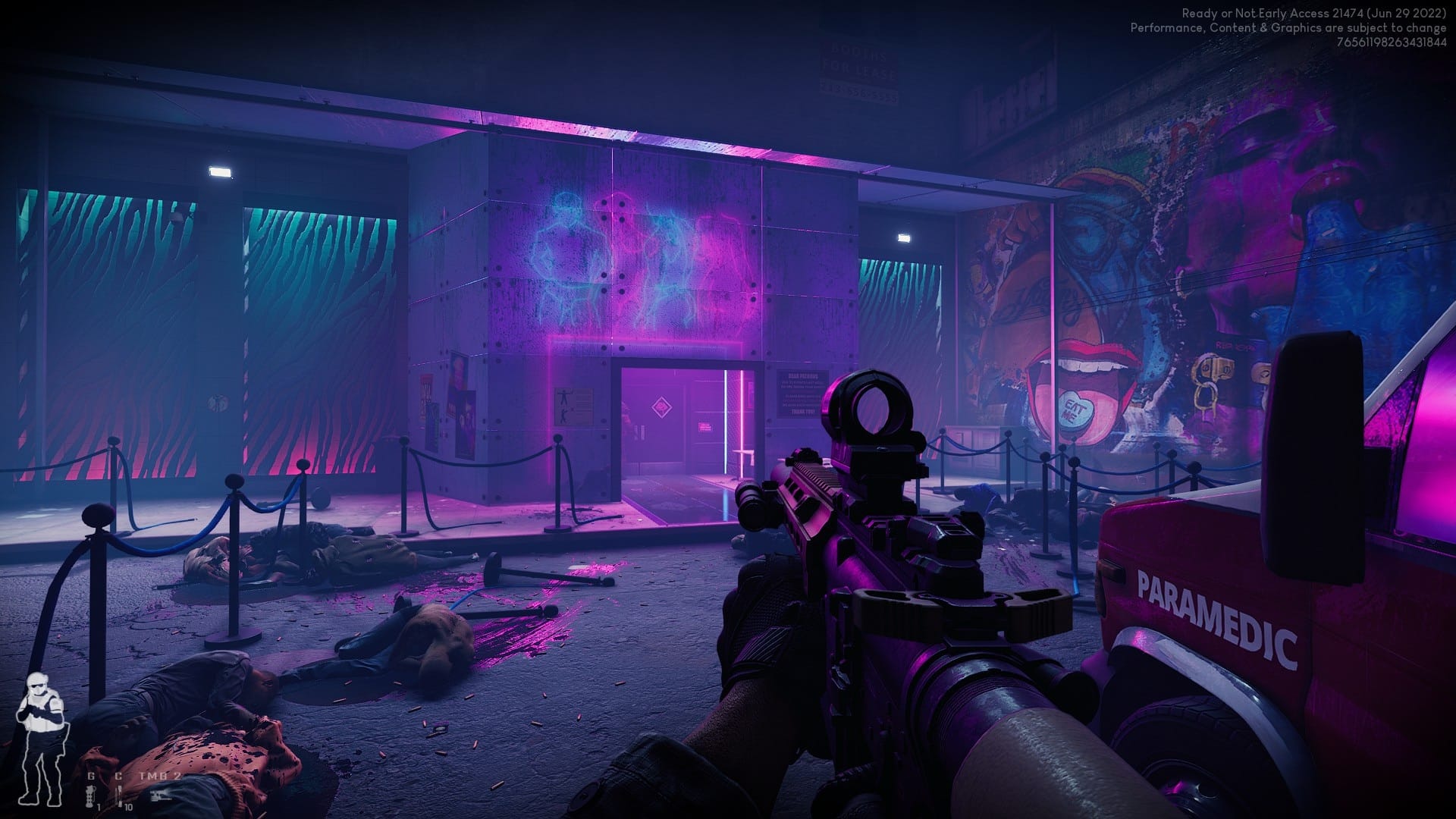Screen dimensions: 1456x819
Task: Select the TMB tactical device icon
Action: 160,795
